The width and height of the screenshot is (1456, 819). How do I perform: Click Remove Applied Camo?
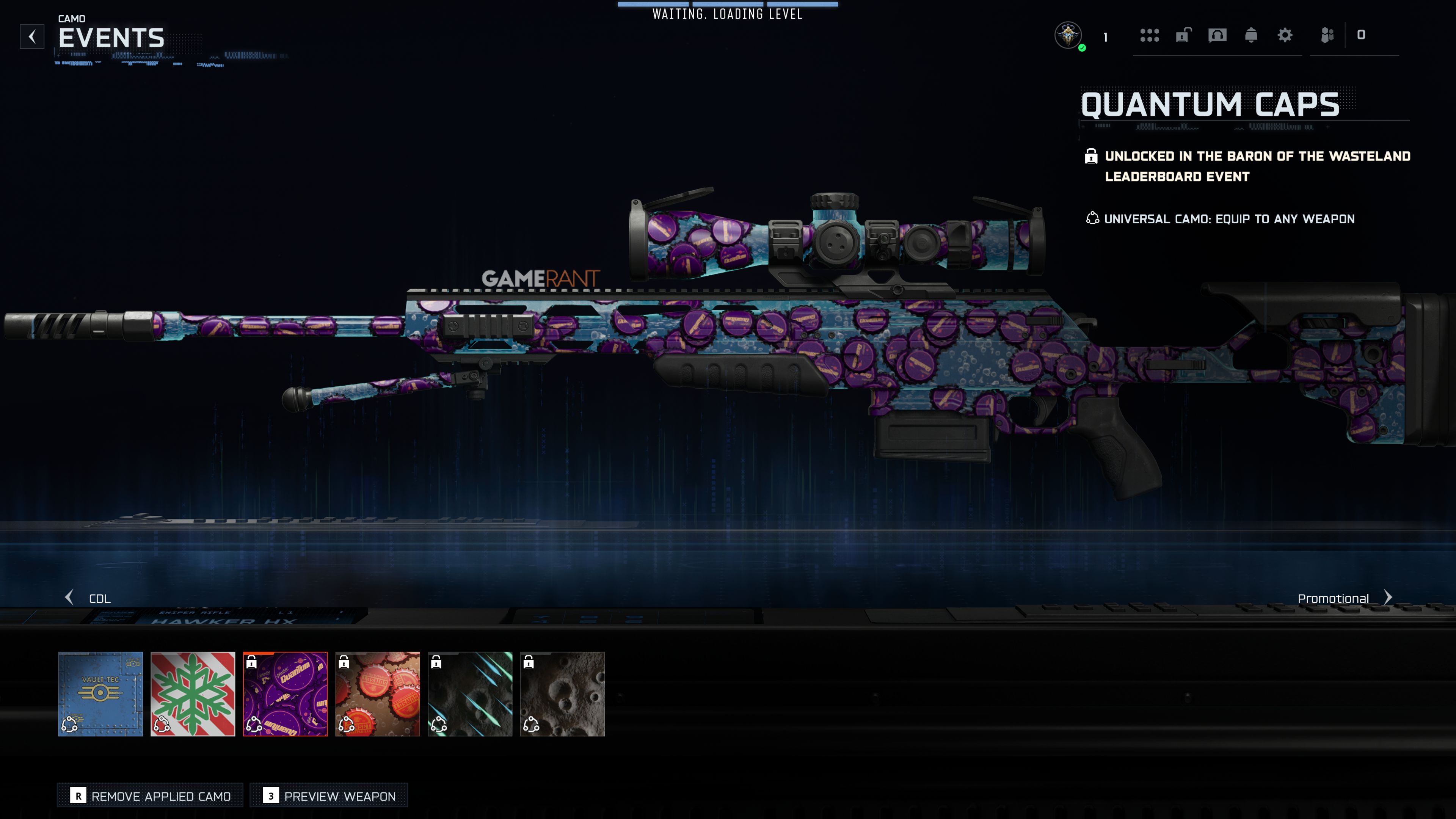(x=151, y=796)
